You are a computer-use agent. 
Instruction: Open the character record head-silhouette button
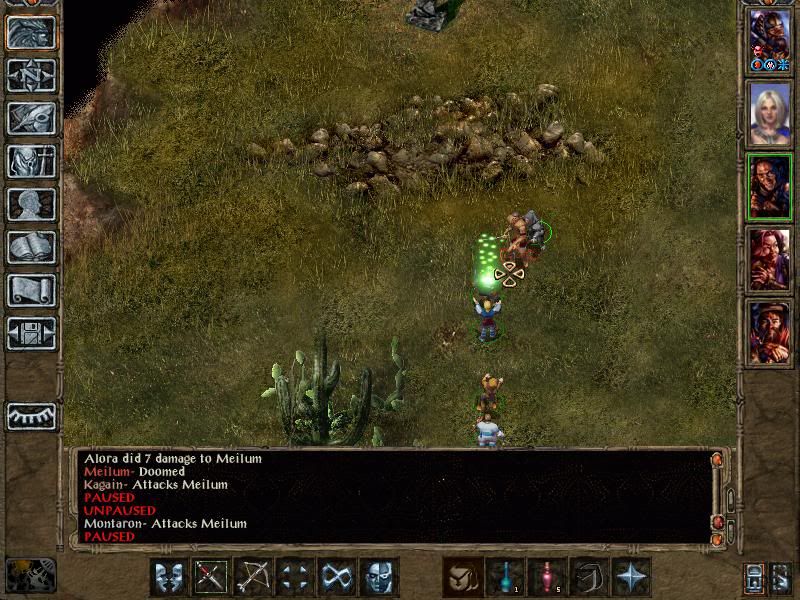tap(31, 204)
